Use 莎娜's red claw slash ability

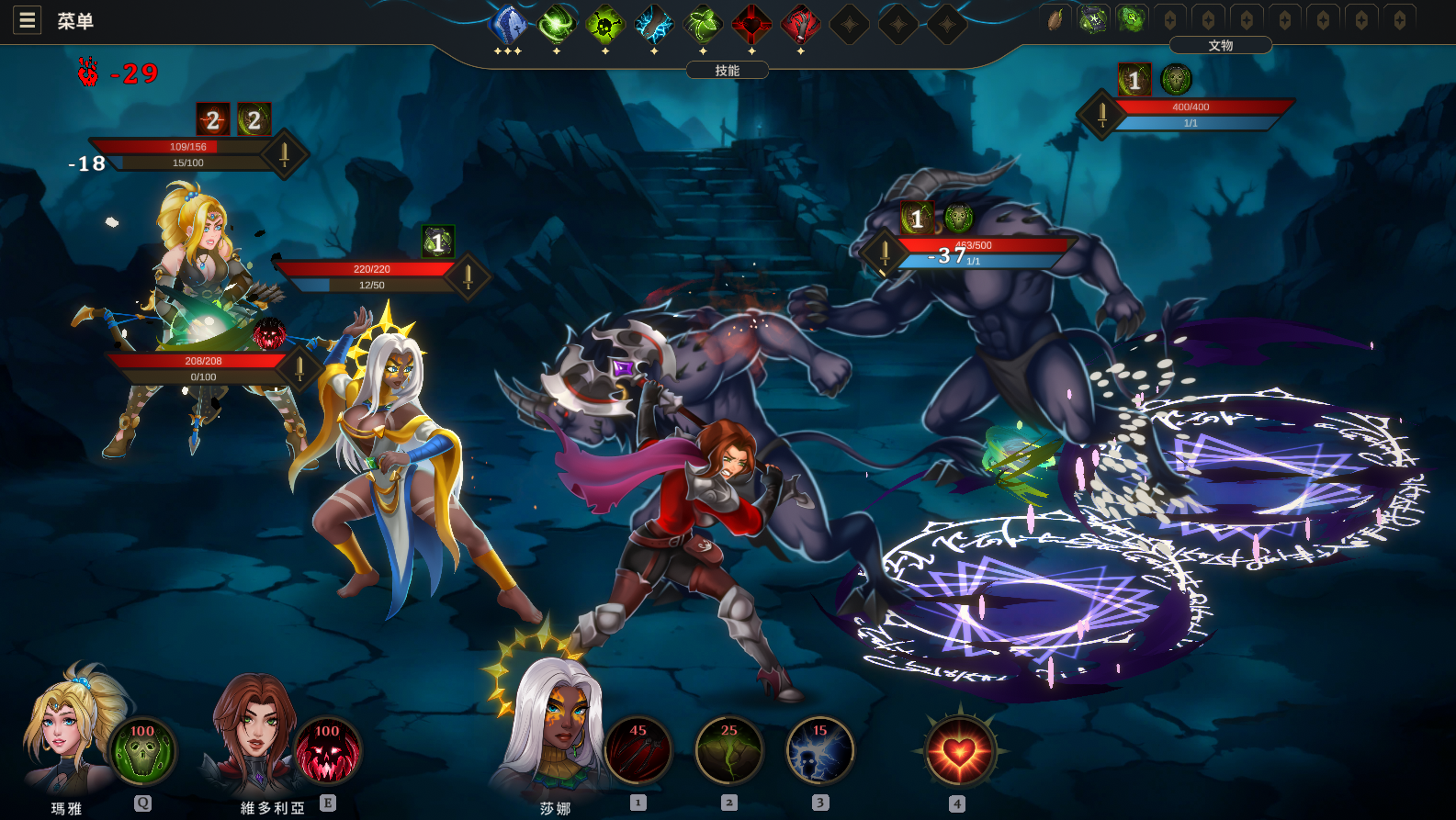(x=638, y=750)
